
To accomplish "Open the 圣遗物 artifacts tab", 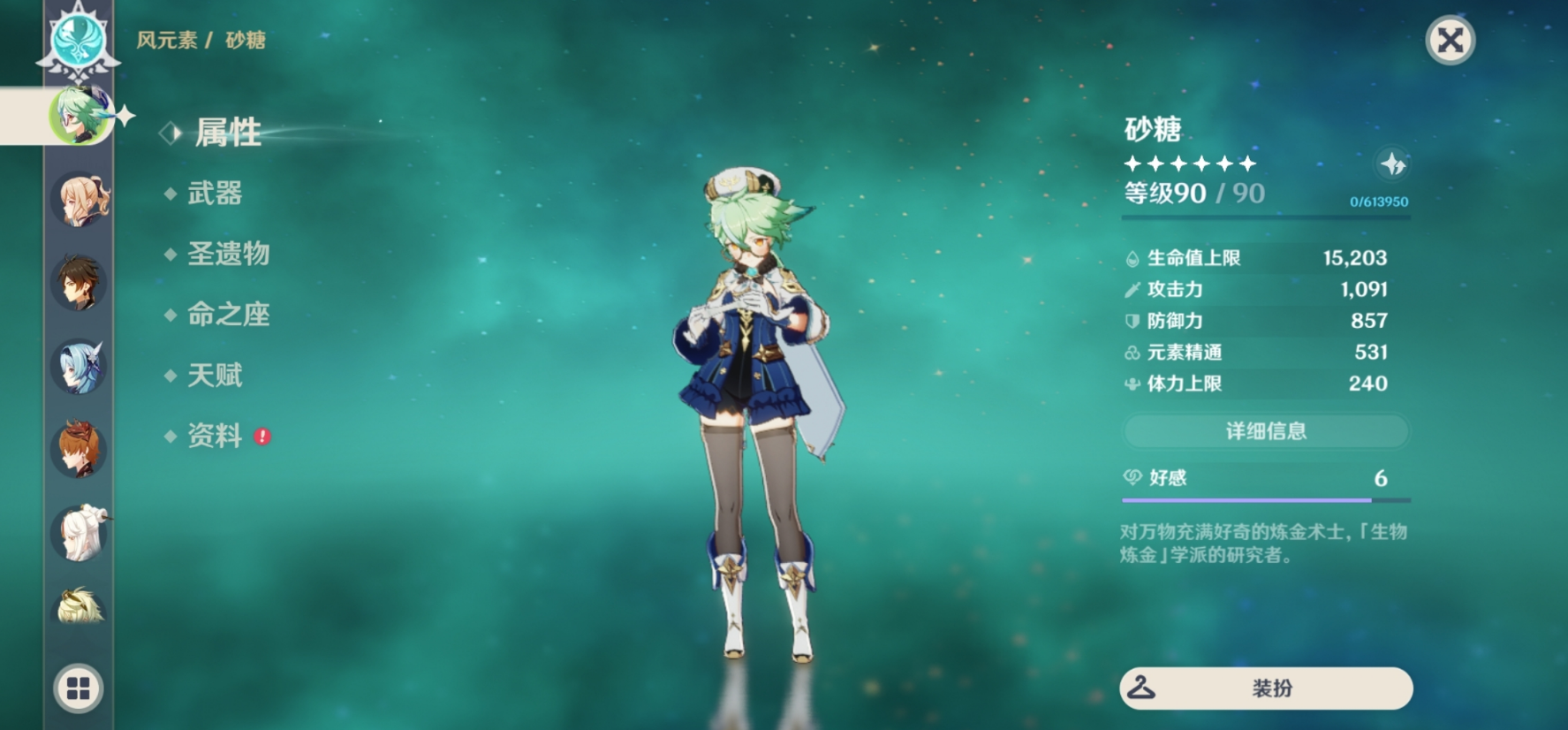I will (x=228, y=254).
